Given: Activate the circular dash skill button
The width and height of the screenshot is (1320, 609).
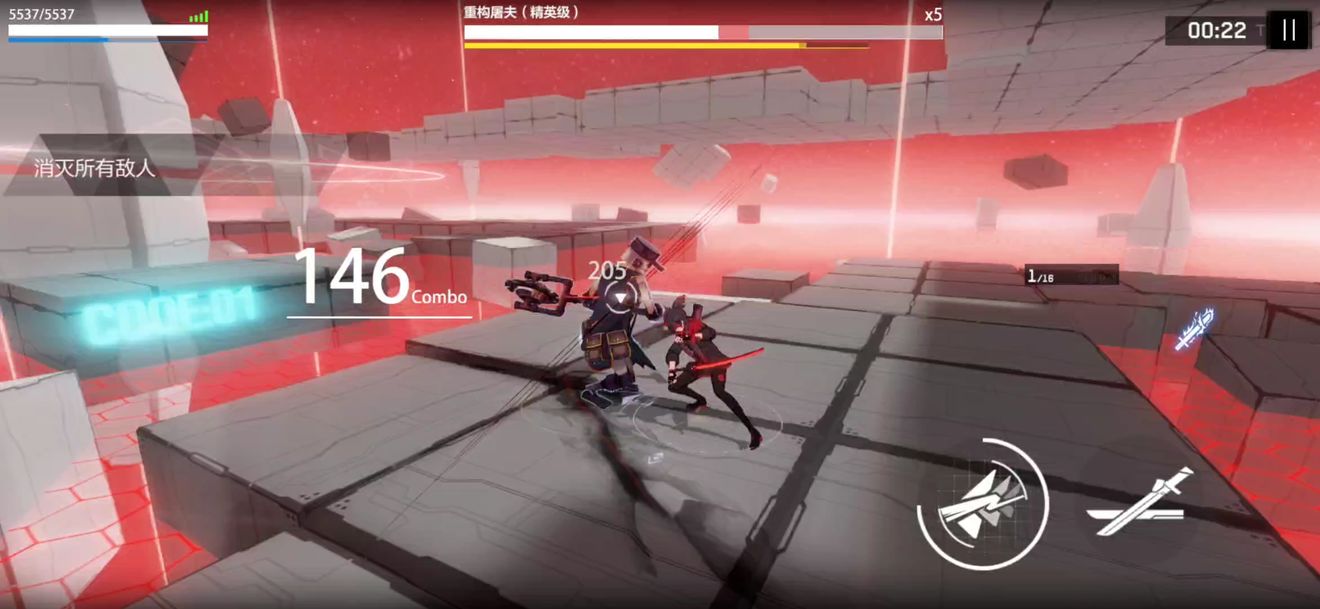Looking at the screenshot, I should (982, 505).
